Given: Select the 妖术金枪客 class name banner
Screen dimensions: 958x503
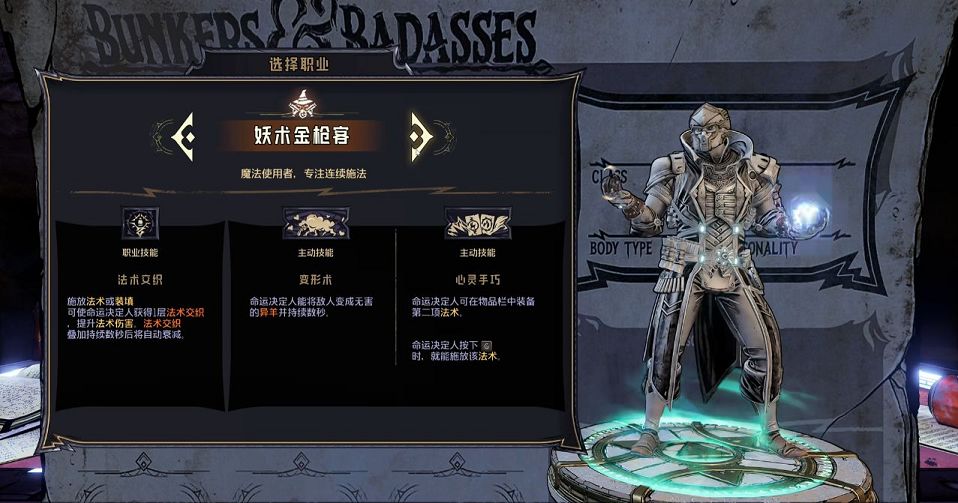Looking at the screenshot, I should pyautogui.click(x=299, y=136).
